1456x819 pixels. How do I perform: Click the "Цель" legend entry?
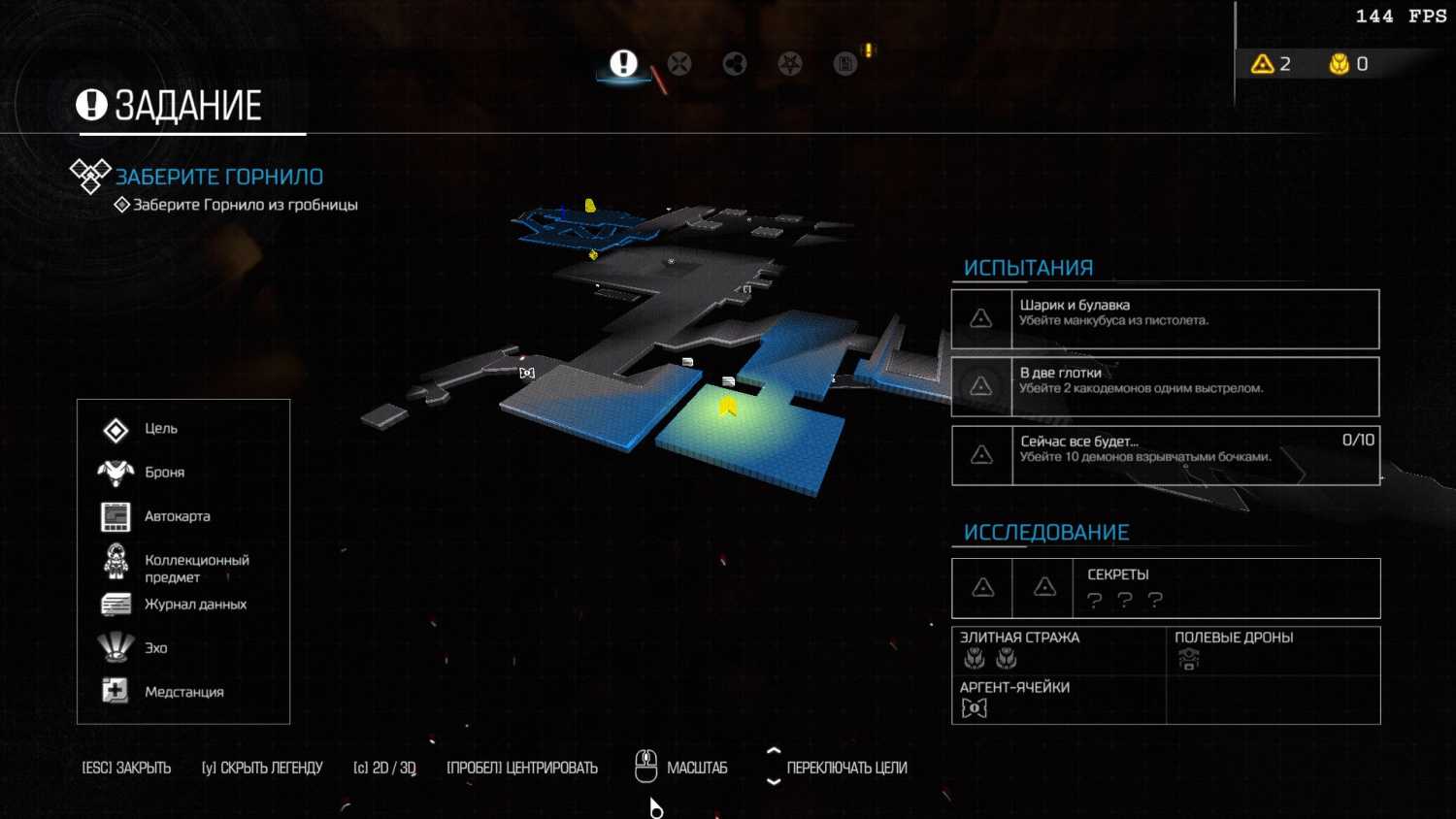coord(160,429)
